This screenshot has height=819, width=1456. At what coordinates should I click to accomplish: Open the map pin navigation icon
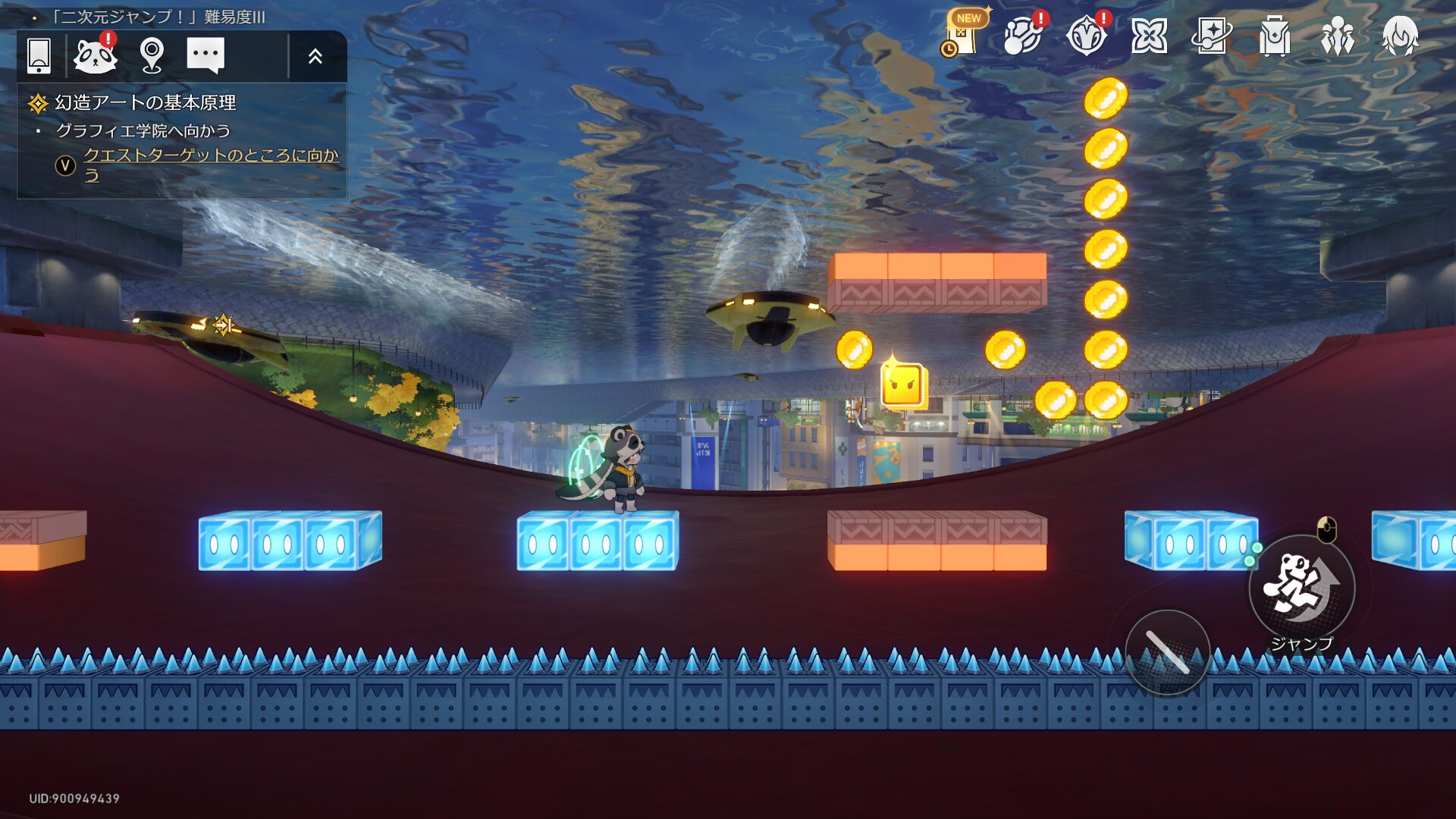(152, 55)
